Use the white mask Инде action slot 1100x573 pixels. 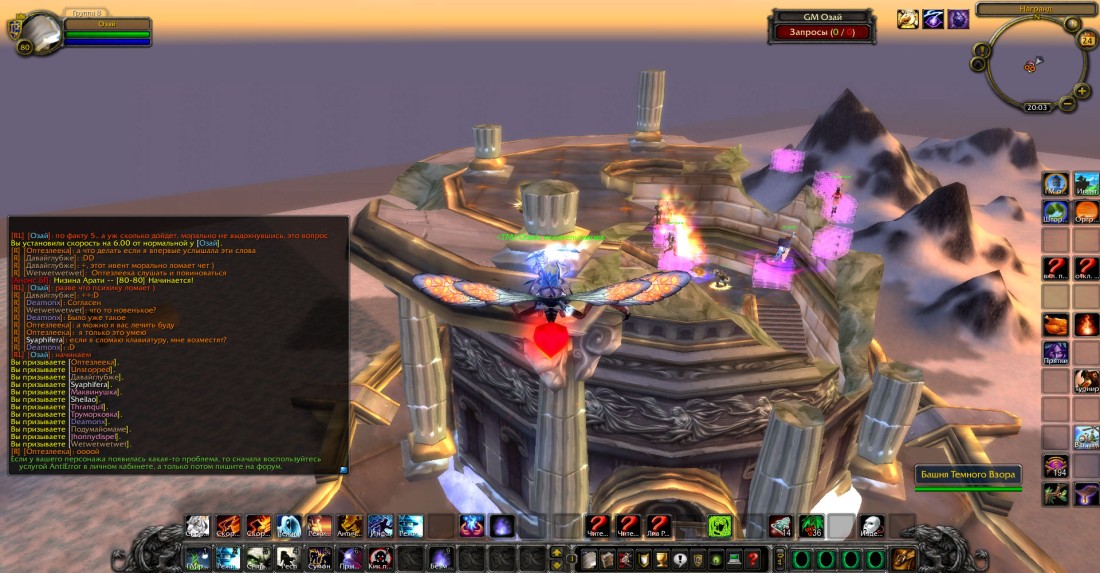click(871, 526)
